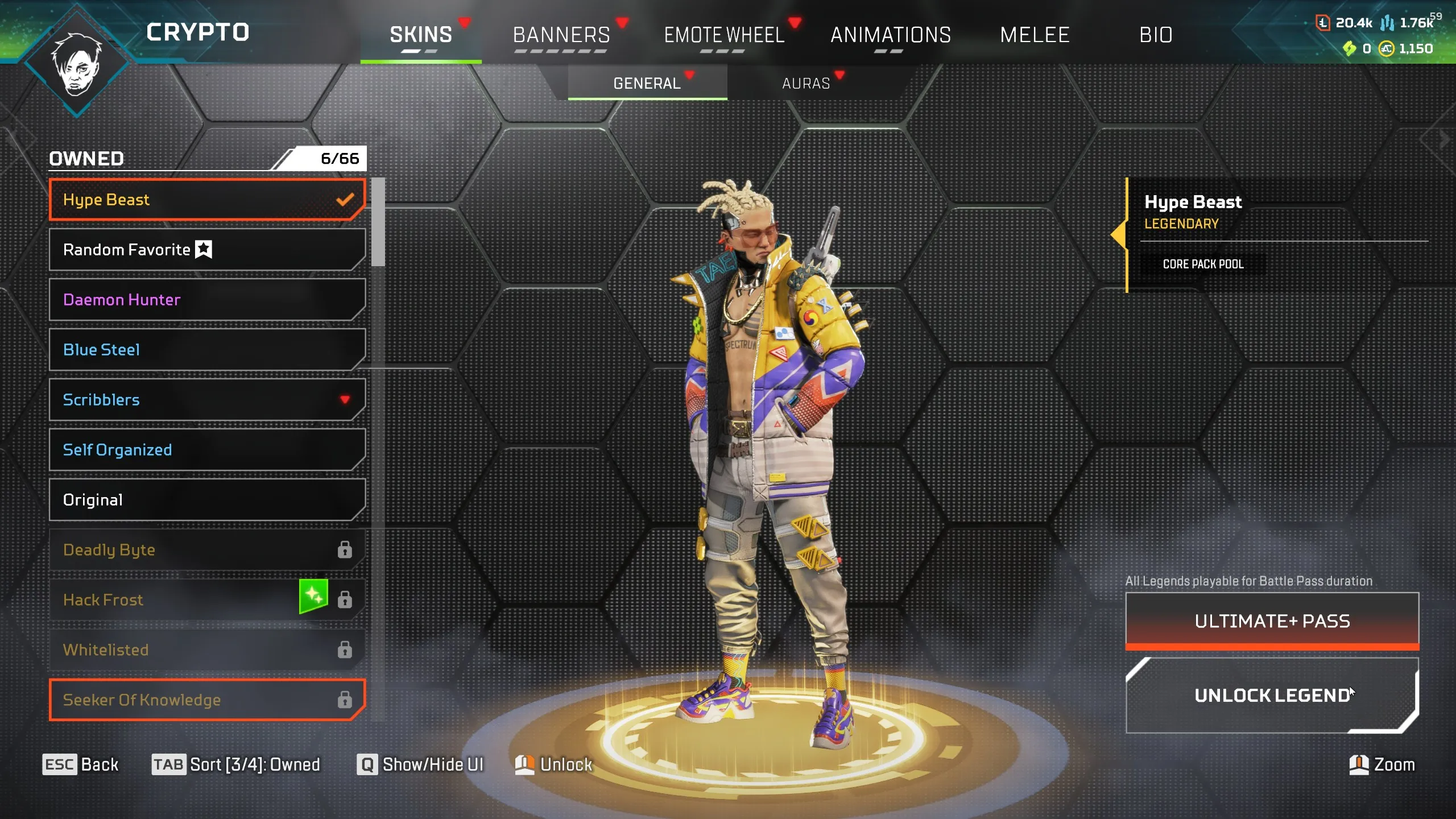The height and width of the screenshot is (819, 1456).
Task: Click the lock icon on Whitelisted skin
Action: [x=344, y=649]
